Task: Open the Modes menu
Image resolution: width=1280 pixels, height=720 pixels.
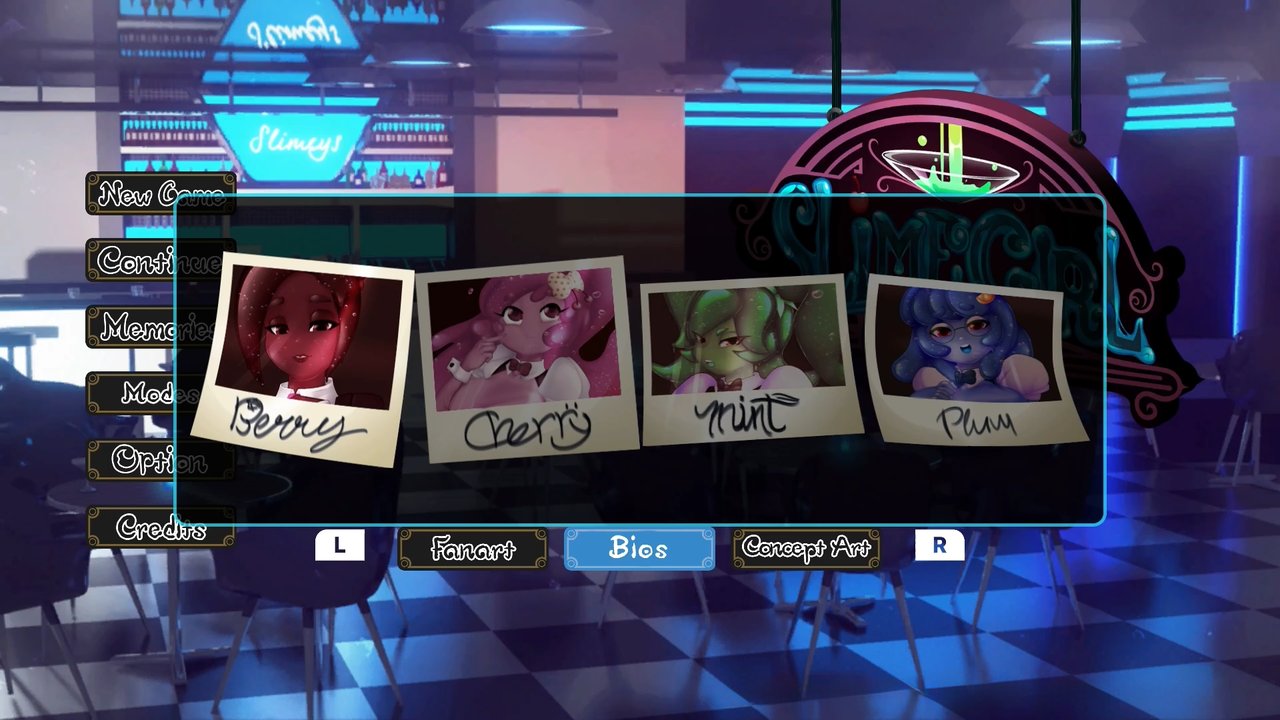Action: pyautogui.click(x=160, y=394)
